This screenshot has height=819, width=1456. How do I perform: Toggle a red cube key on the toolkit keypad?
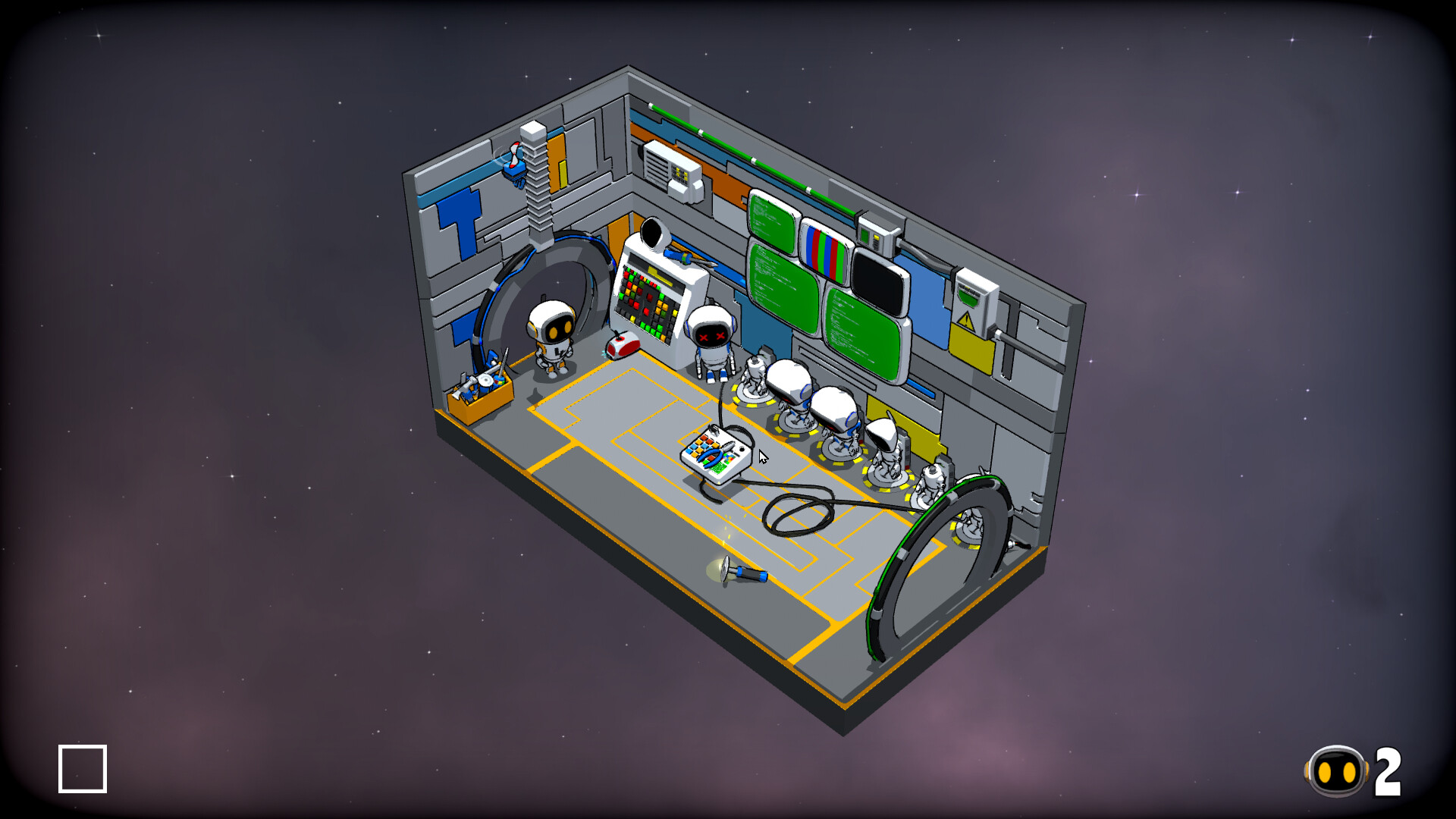tap(704, 439)
